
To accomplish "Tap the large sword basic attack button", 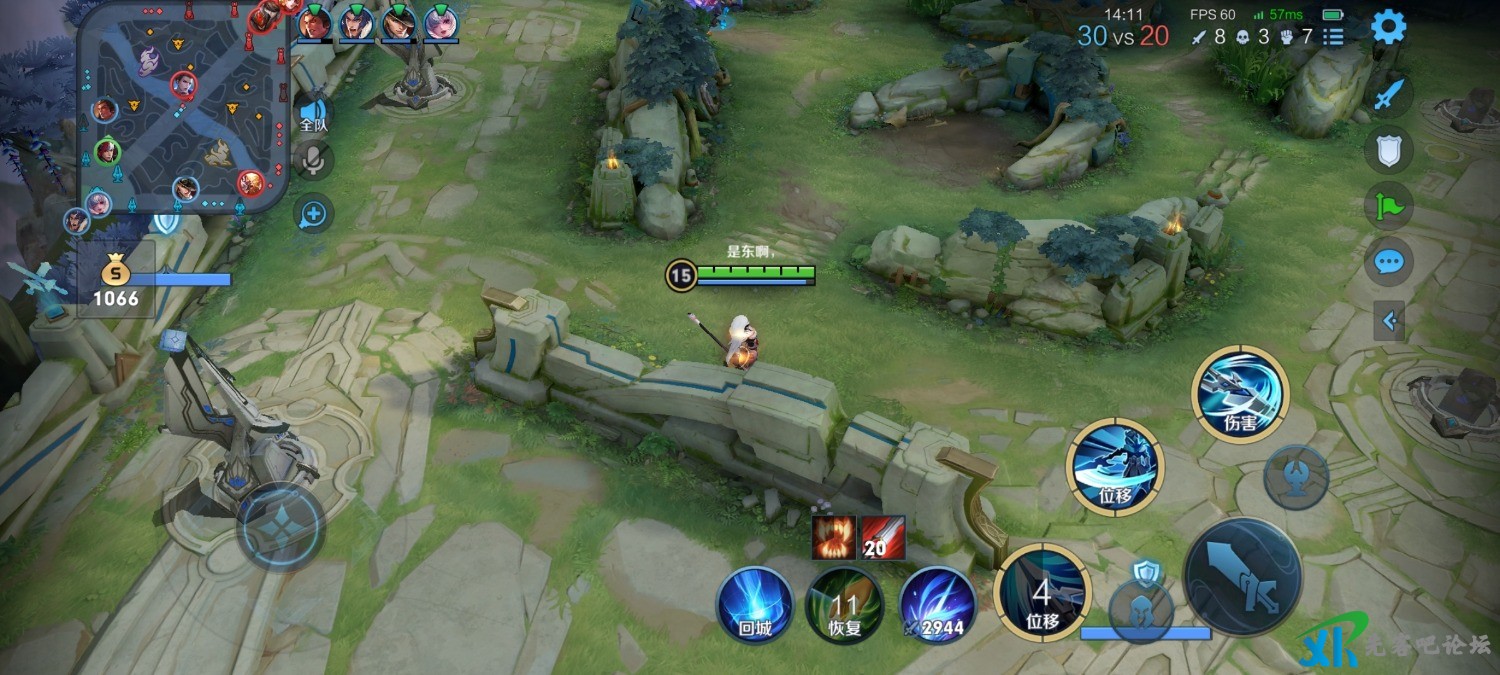I will (1243, 576).
